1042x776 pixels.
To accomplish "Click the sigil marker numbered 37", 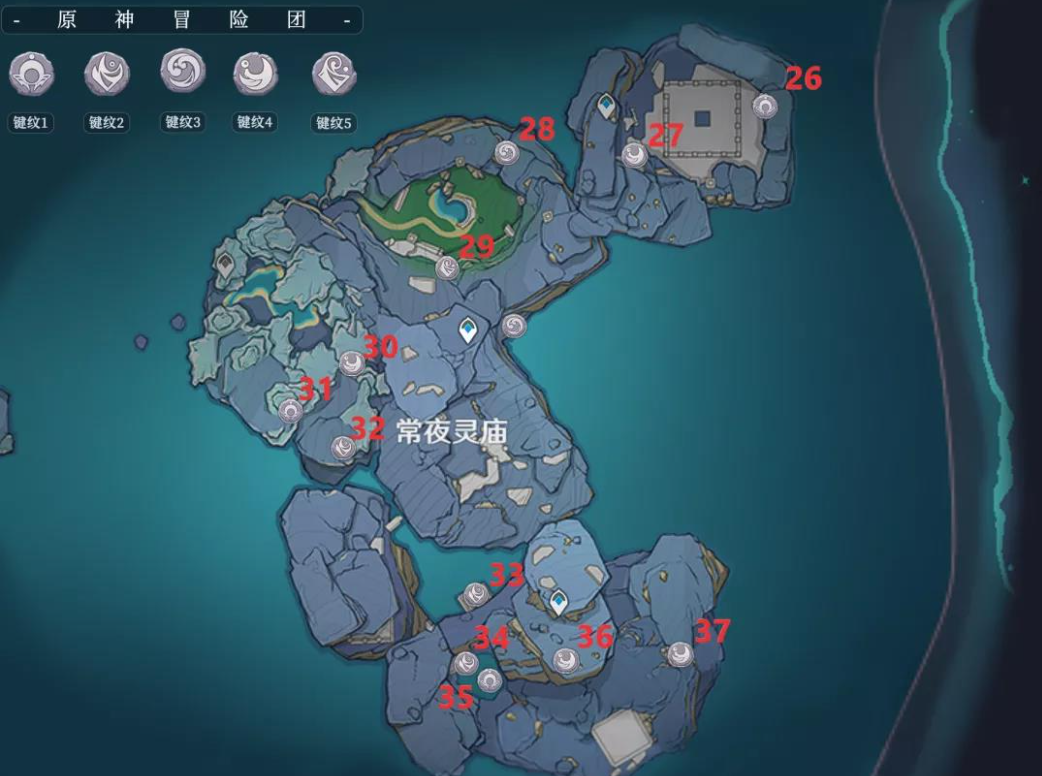I will pos(681,654).
